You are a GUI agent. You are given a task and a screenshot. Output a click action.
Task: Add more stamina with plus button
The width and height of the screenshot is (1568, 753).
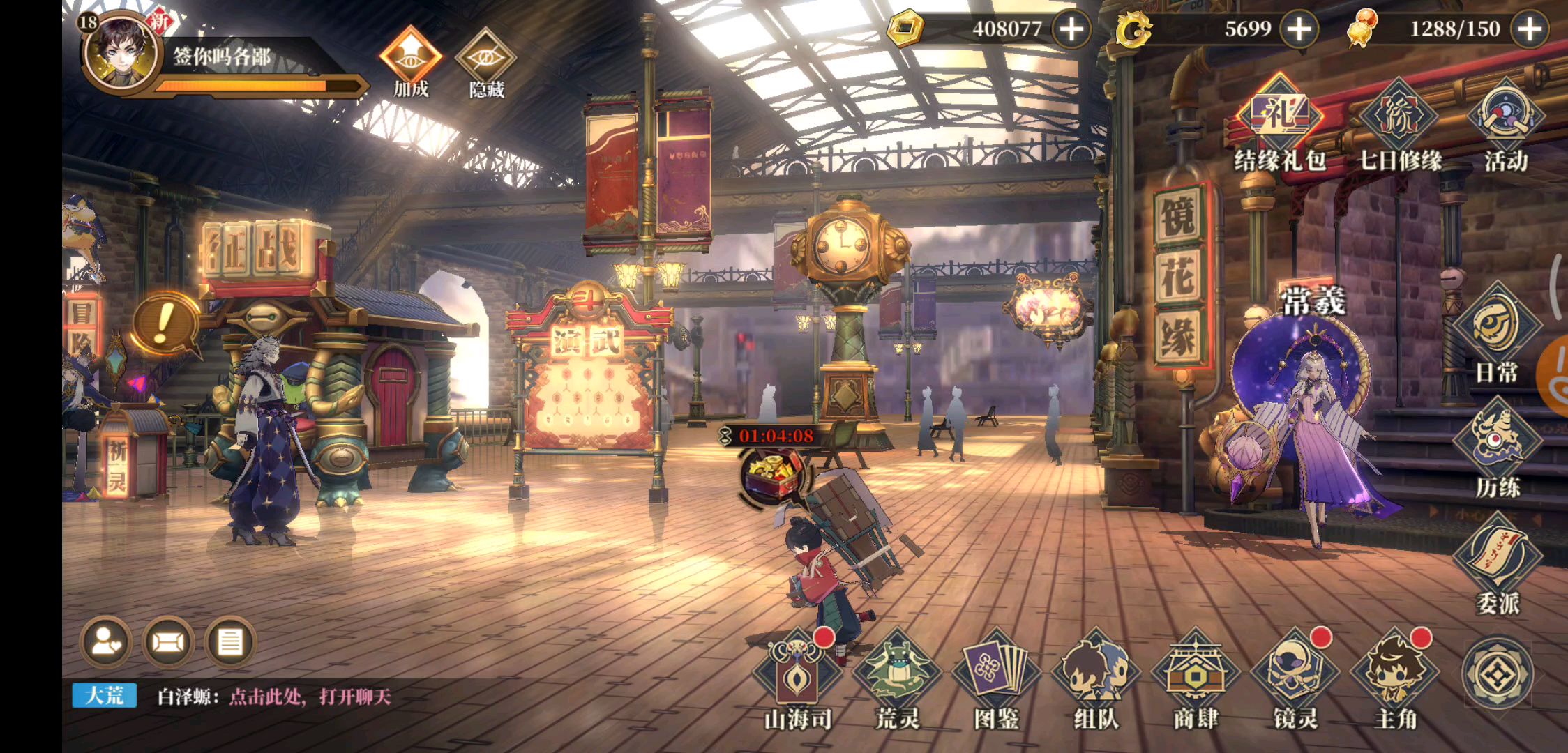(1529, 29)
